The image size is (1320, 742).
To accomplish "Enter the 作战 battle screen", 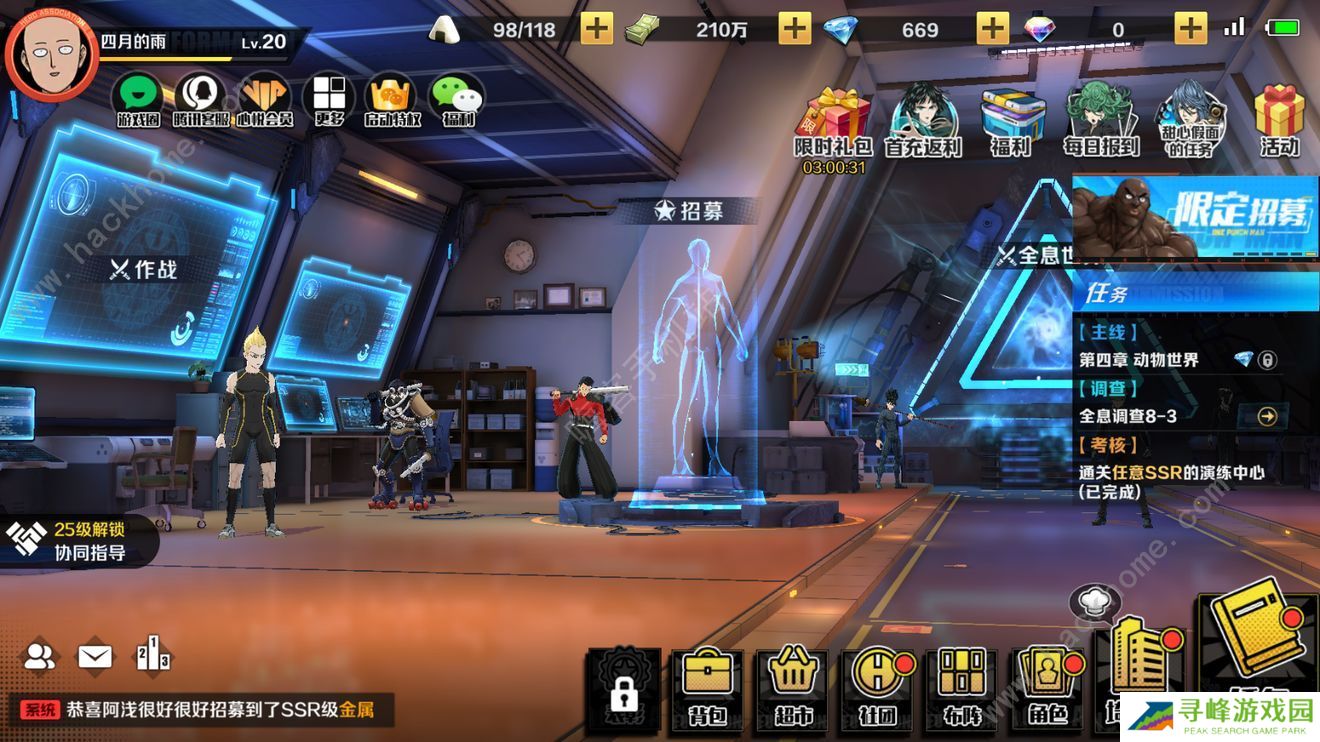I will (143, 269).
